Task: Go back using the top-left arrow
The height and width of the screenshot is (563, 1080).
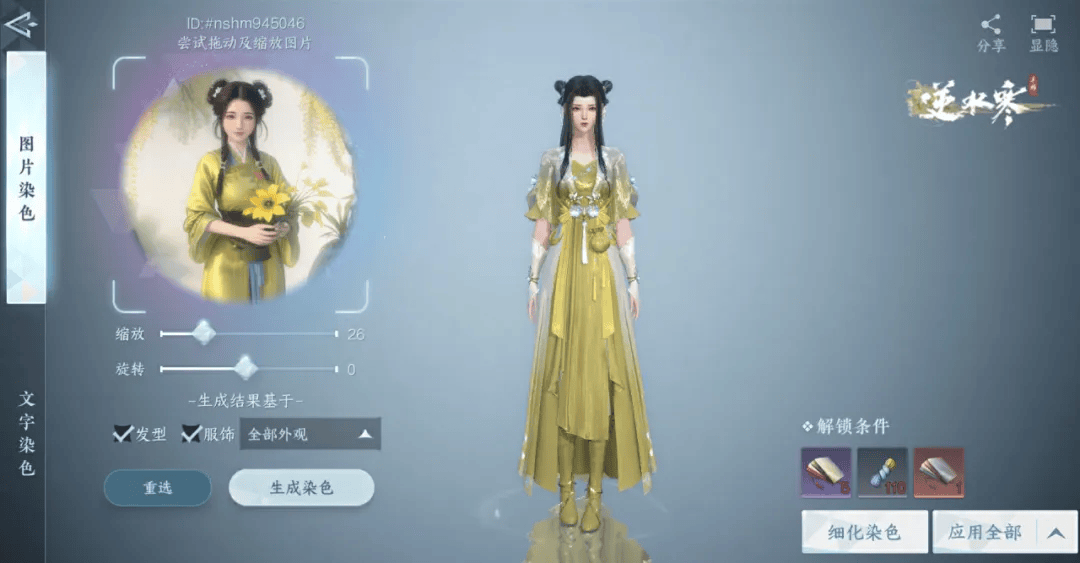Action: coord(20,22)
